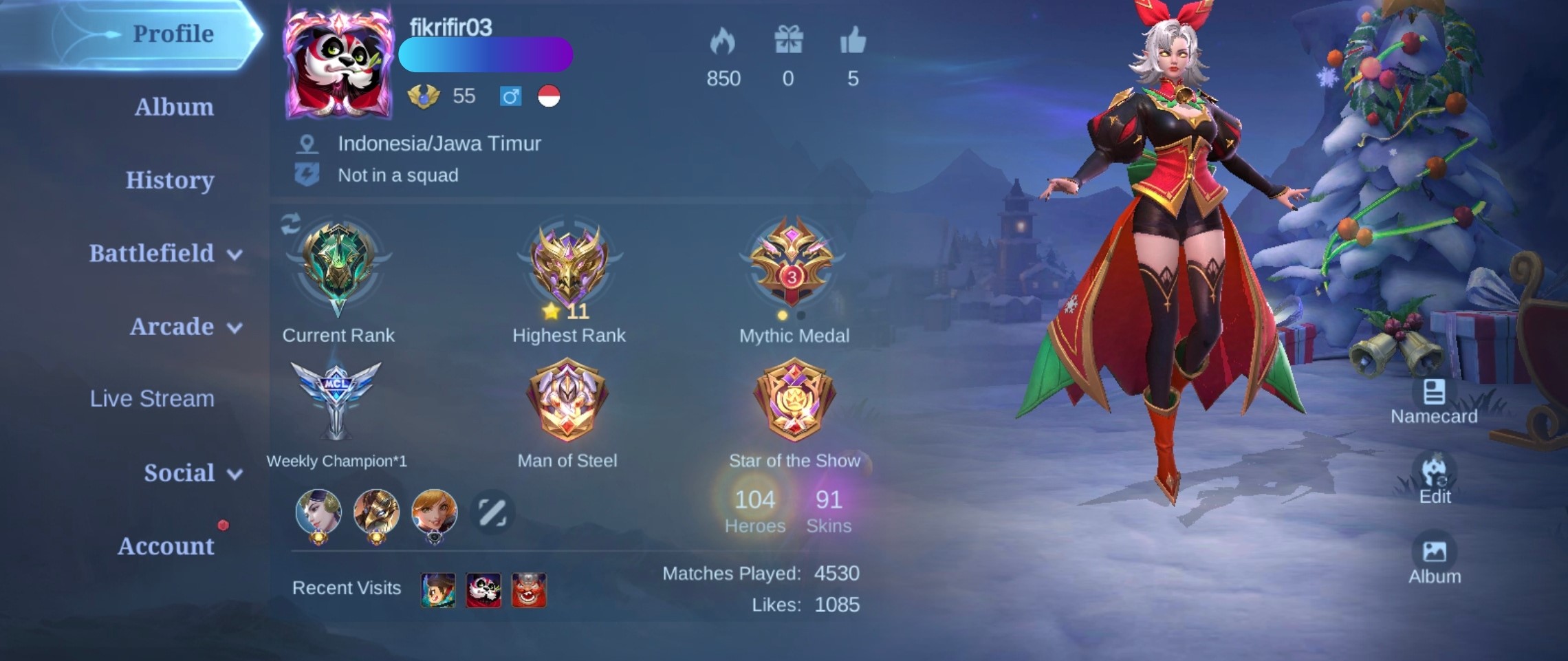Open the Album button beside the hero
The image size is (1568, 661).
tap(1435, 561)
